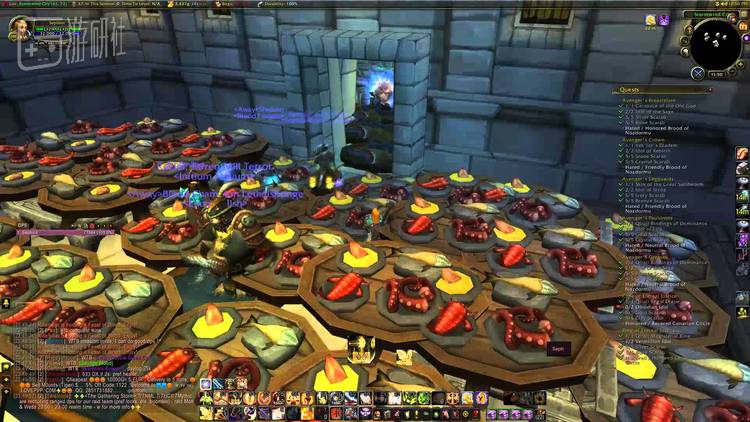Click the leftmost small stance icon above action bars
Screen dimensions: 750x422
click(x=205, y=384)
